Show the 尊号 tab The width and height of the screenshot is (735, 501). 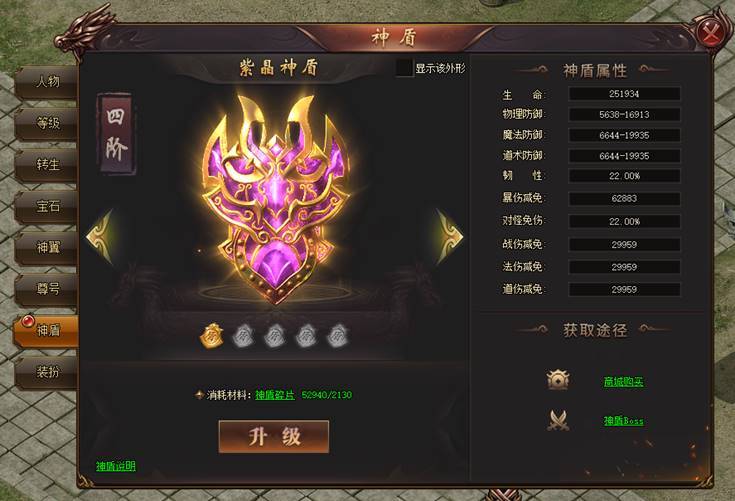click(48, 288)
